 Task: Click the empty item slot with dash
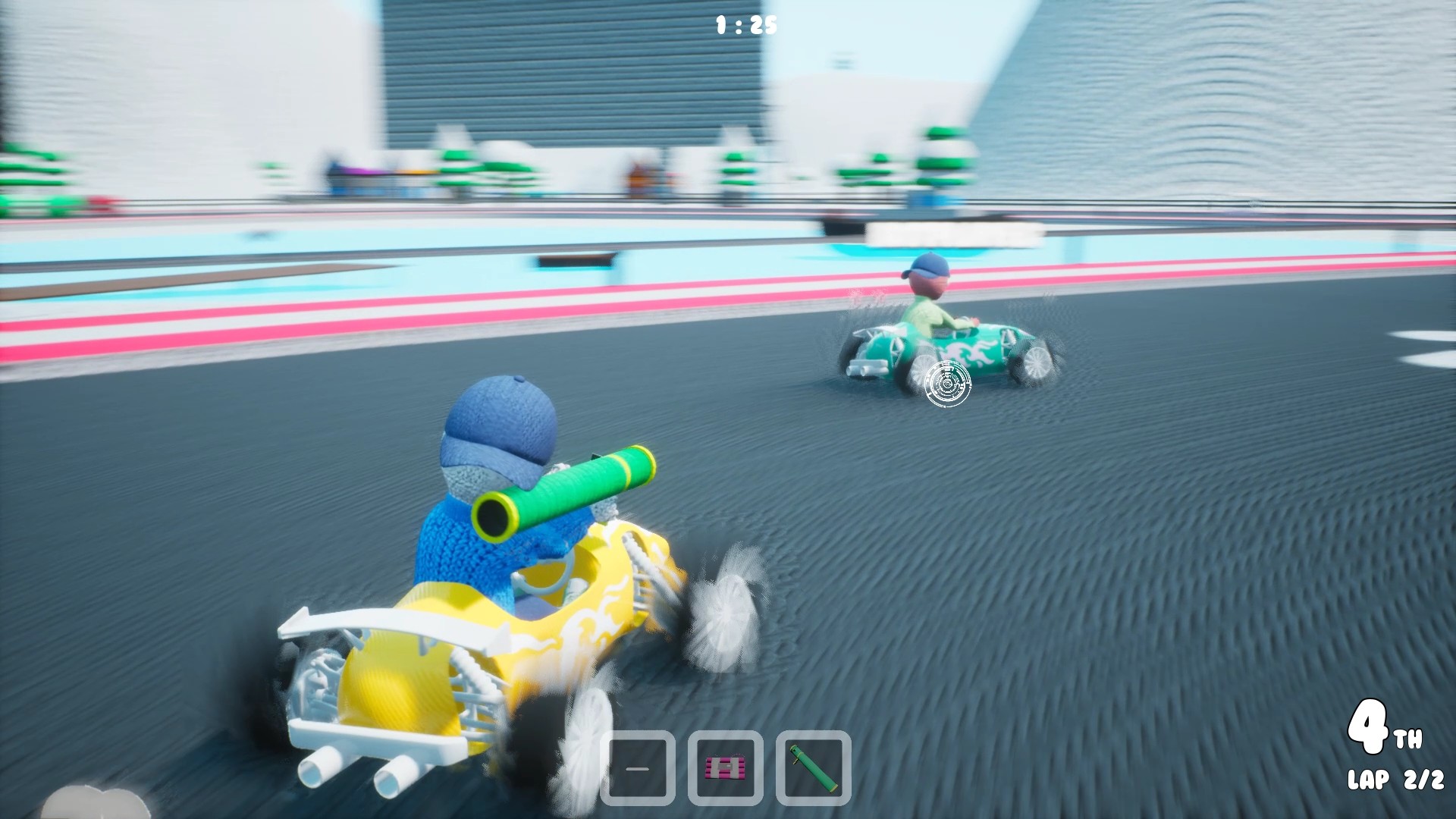point(638,767)
